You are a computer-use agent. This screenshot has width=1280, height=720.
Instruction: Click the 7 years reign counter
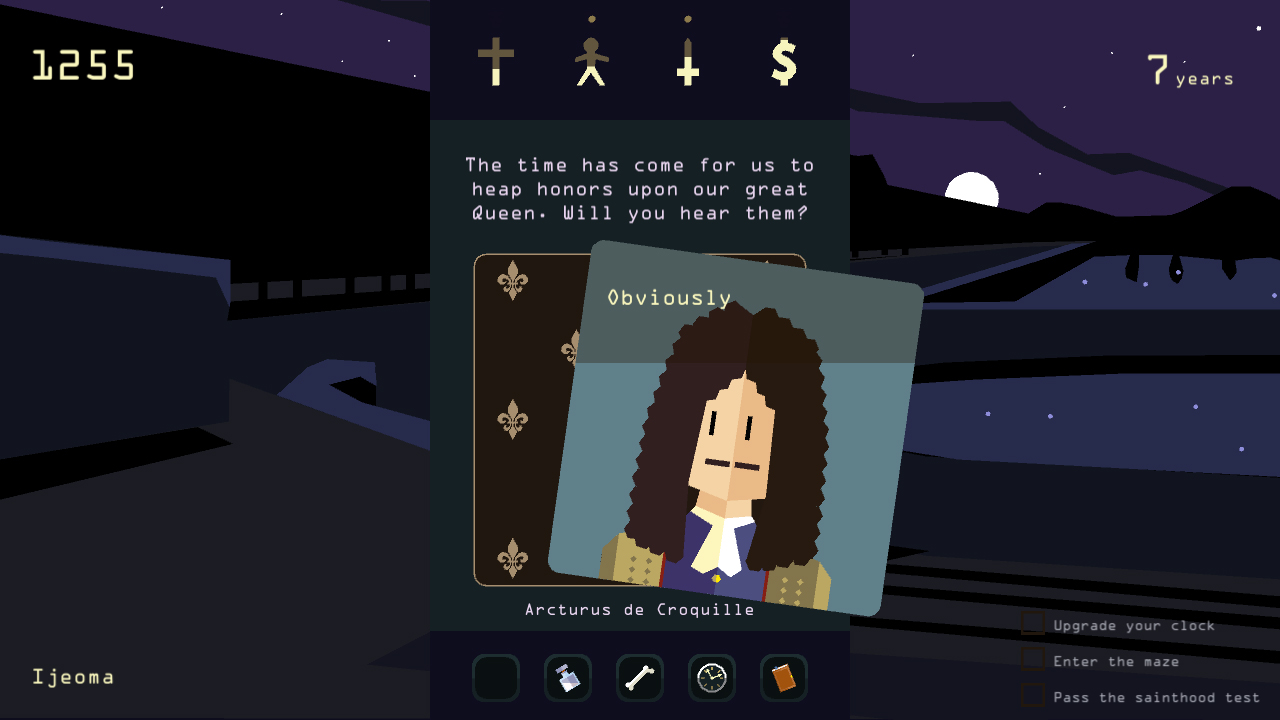[1191, 70]
